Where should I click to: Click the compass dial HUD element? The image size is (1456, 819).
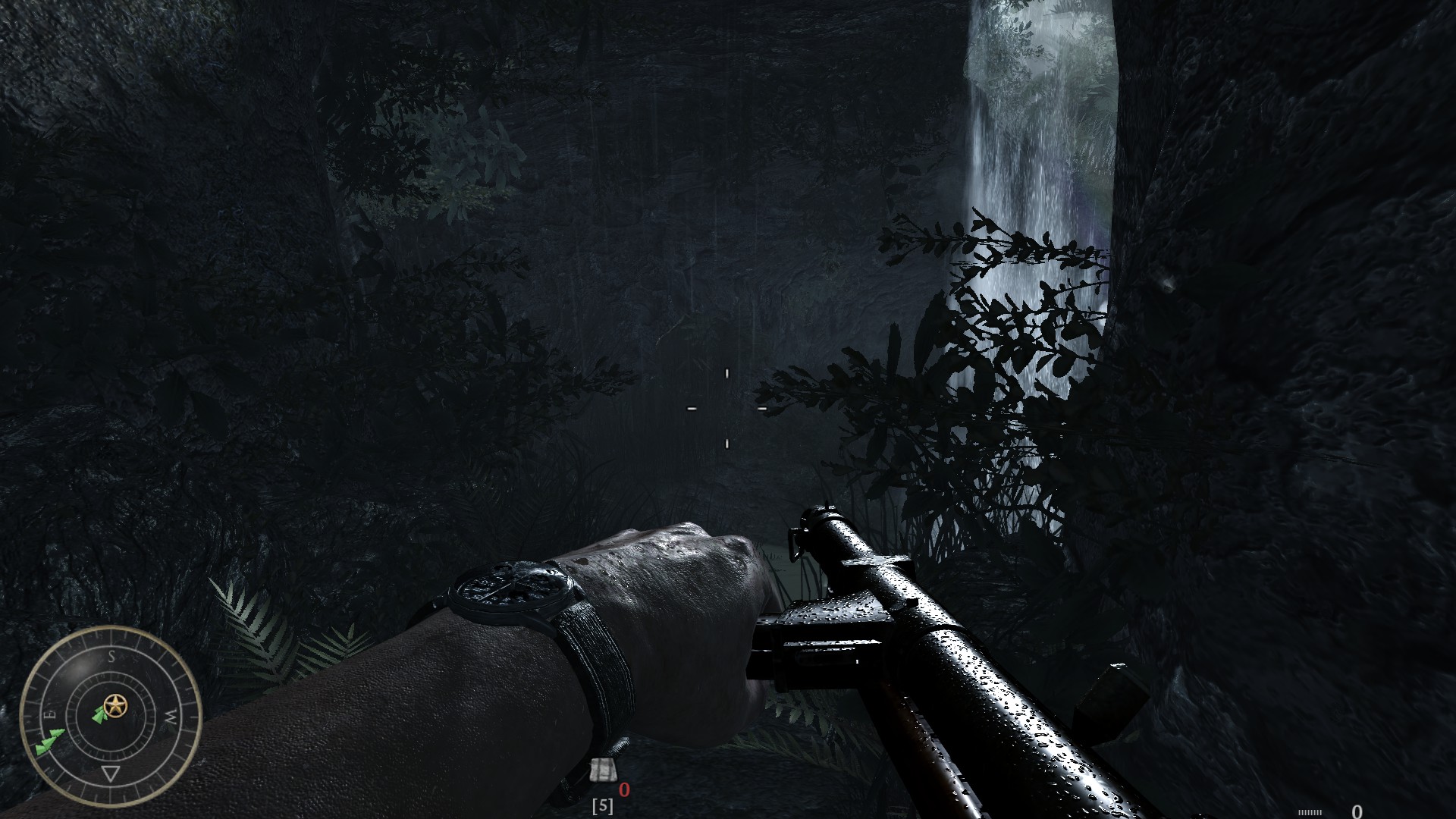pos(114,715)
